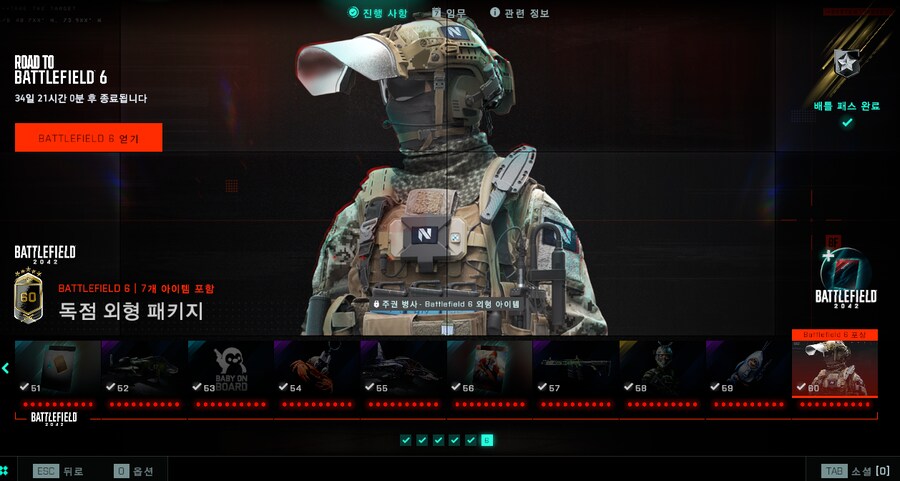The width and height of the screenshot is (900, 481).
Task: Select the highlighted tier 60 reward
Action: tap(834, 366)
